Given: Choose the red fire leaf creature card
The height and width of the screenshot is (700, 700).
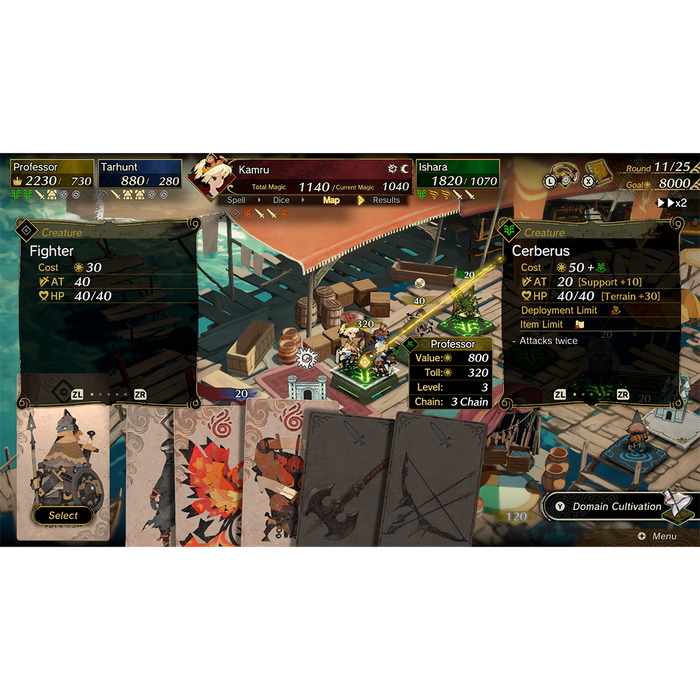Looking at the screenshot, I should click(208, 480).
